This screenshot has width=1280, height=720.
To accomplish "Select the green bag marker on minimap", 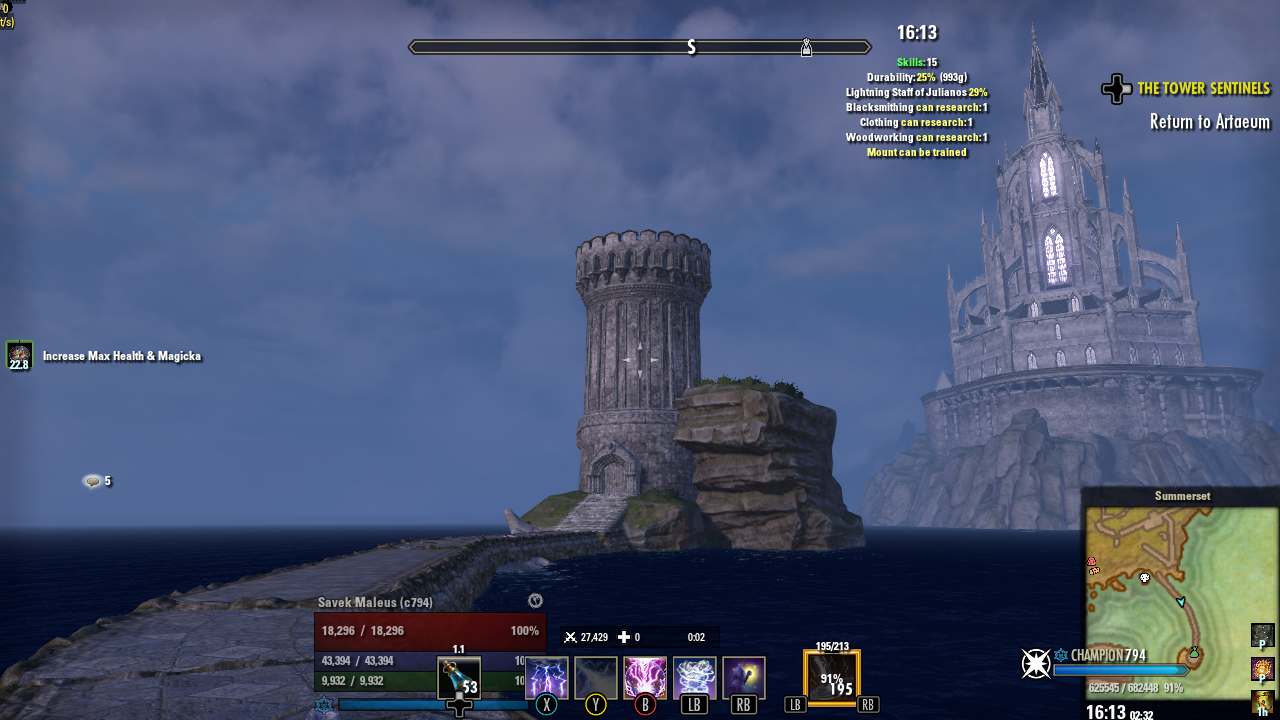I will 1193,652.
